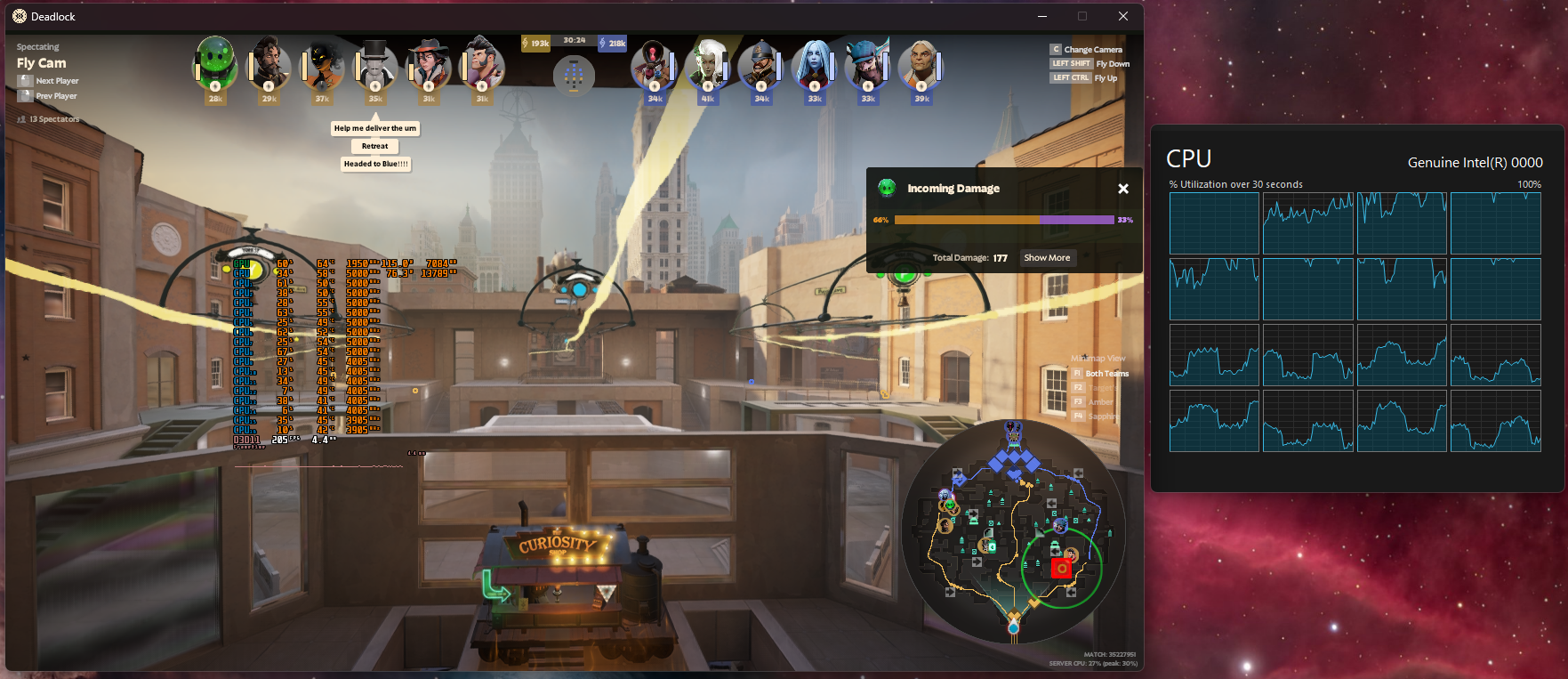This screenshot has height=679, width=1568.
Task: Close the Incoming Damage panel
Action: pyautogui.click(x=1123, y=189)
